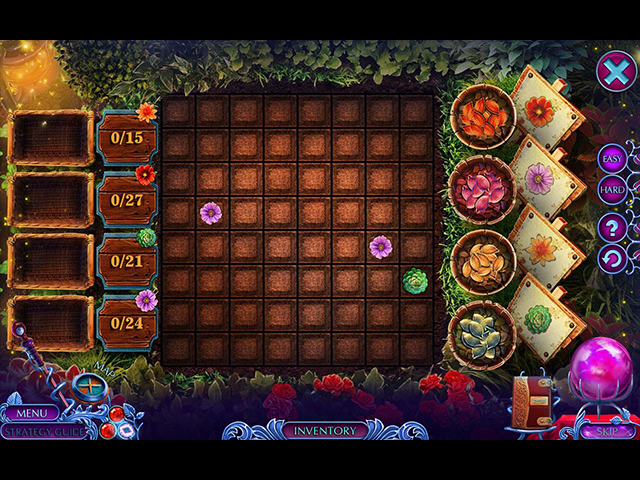Open the main Menu
Screen dimensions: 640x480
30,412
